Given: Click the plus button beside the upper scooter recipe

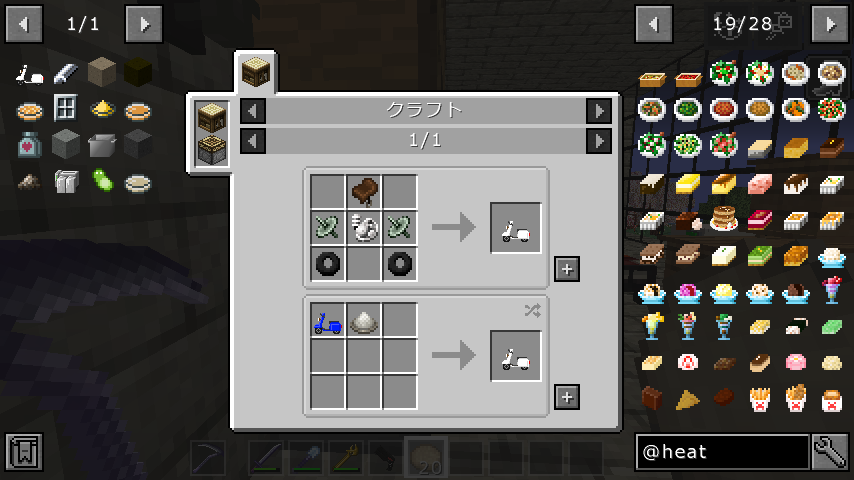Looking at the screenshot, I should [567, 269].
